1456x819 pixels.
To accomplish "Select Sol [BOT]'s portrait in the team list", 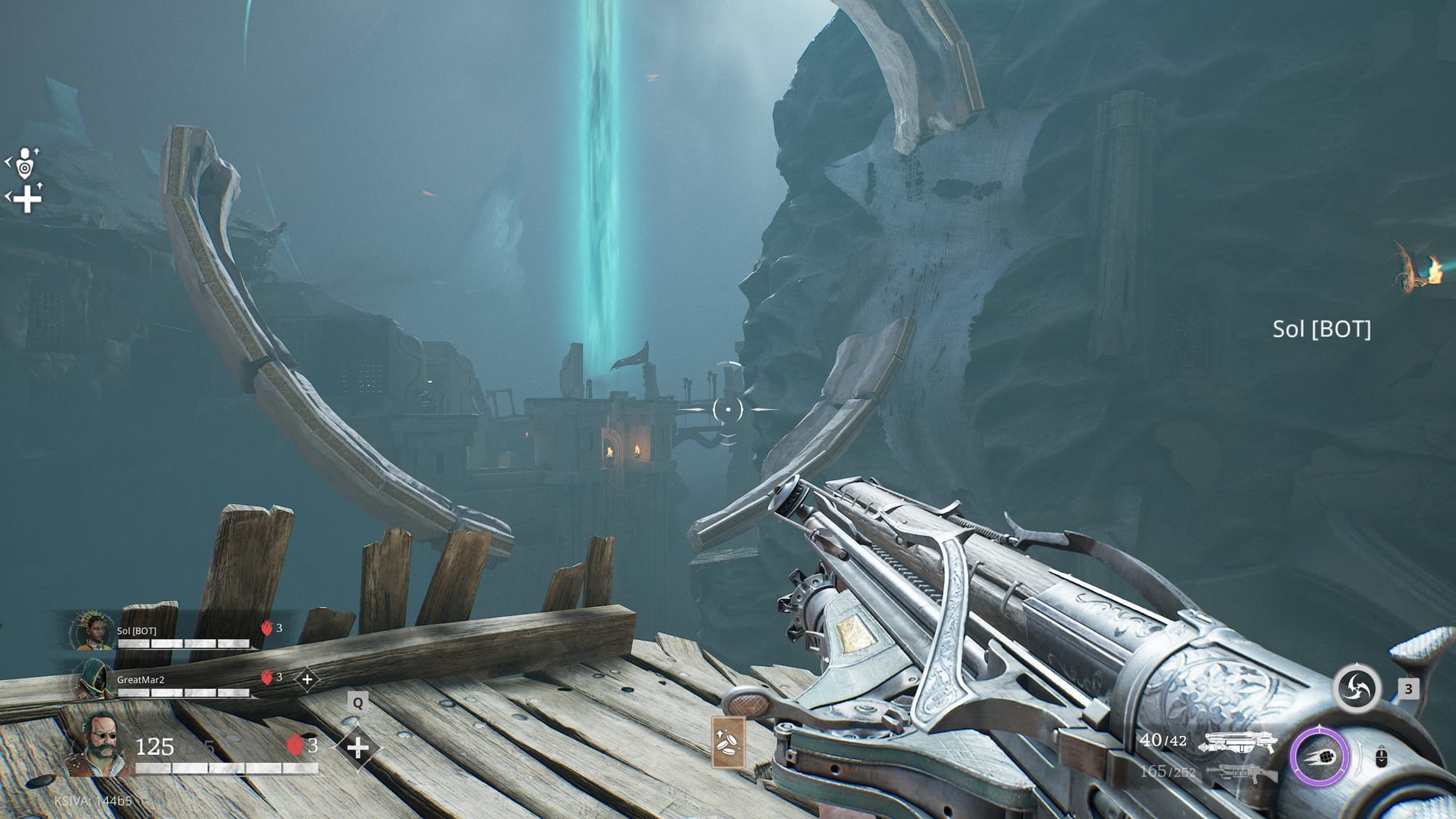I will pyautogui.click(x=93, y=631).
